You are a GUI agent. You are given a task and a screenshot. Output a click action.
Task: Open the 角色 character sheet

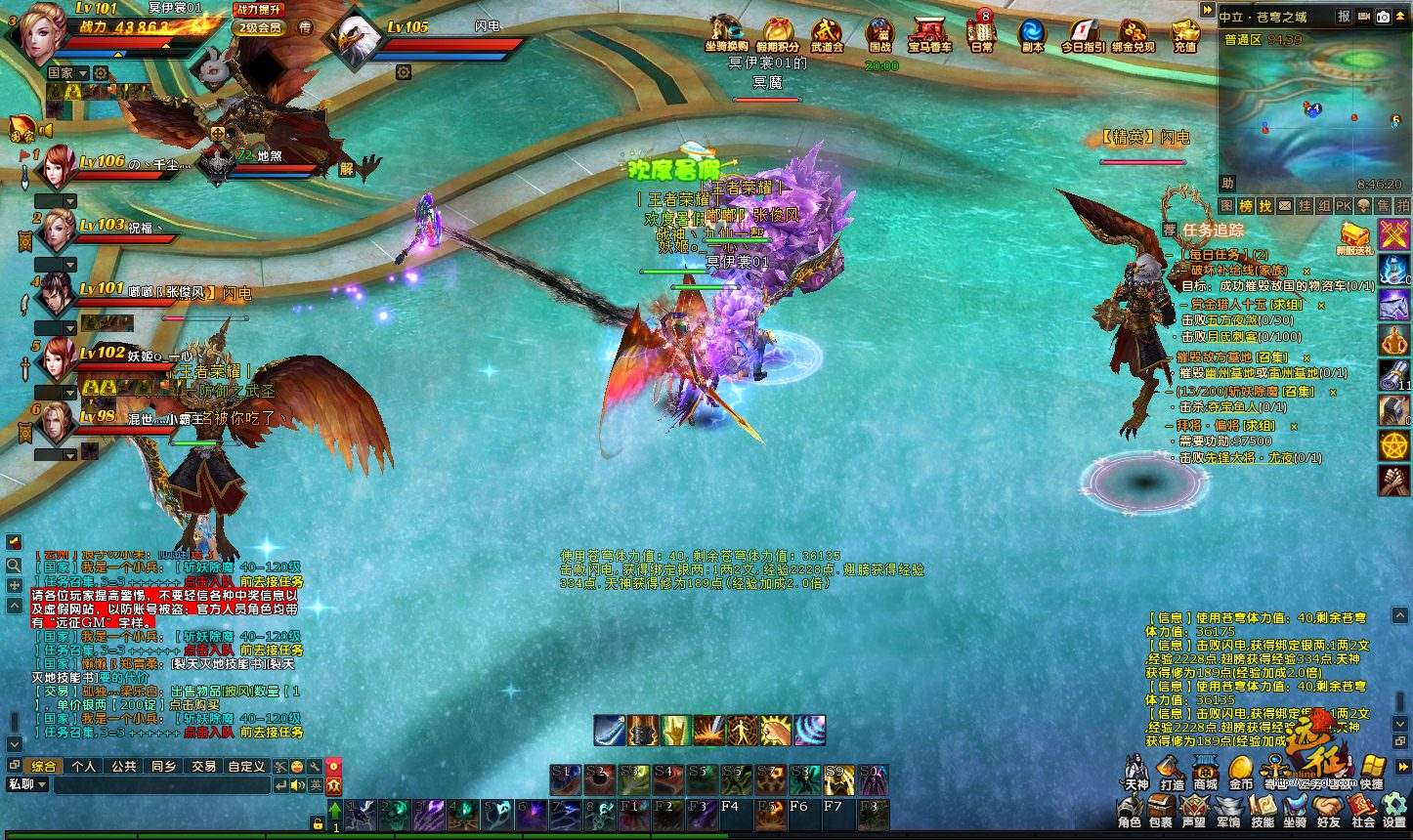pyautogui.click(x=1130, y=811)
